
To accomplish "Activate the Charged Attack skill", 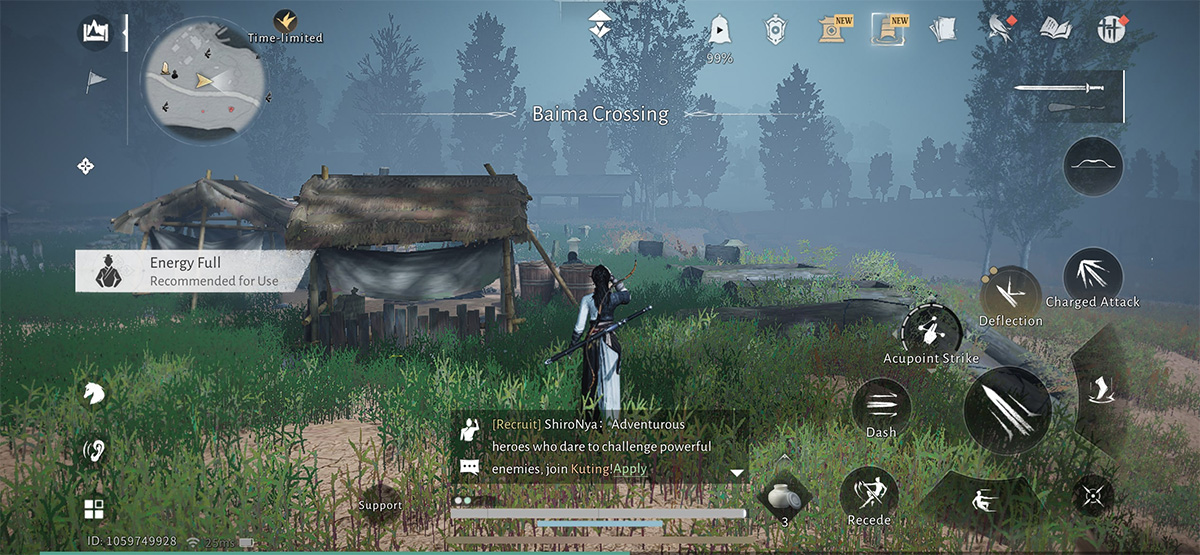I will tap(1092, 275).
